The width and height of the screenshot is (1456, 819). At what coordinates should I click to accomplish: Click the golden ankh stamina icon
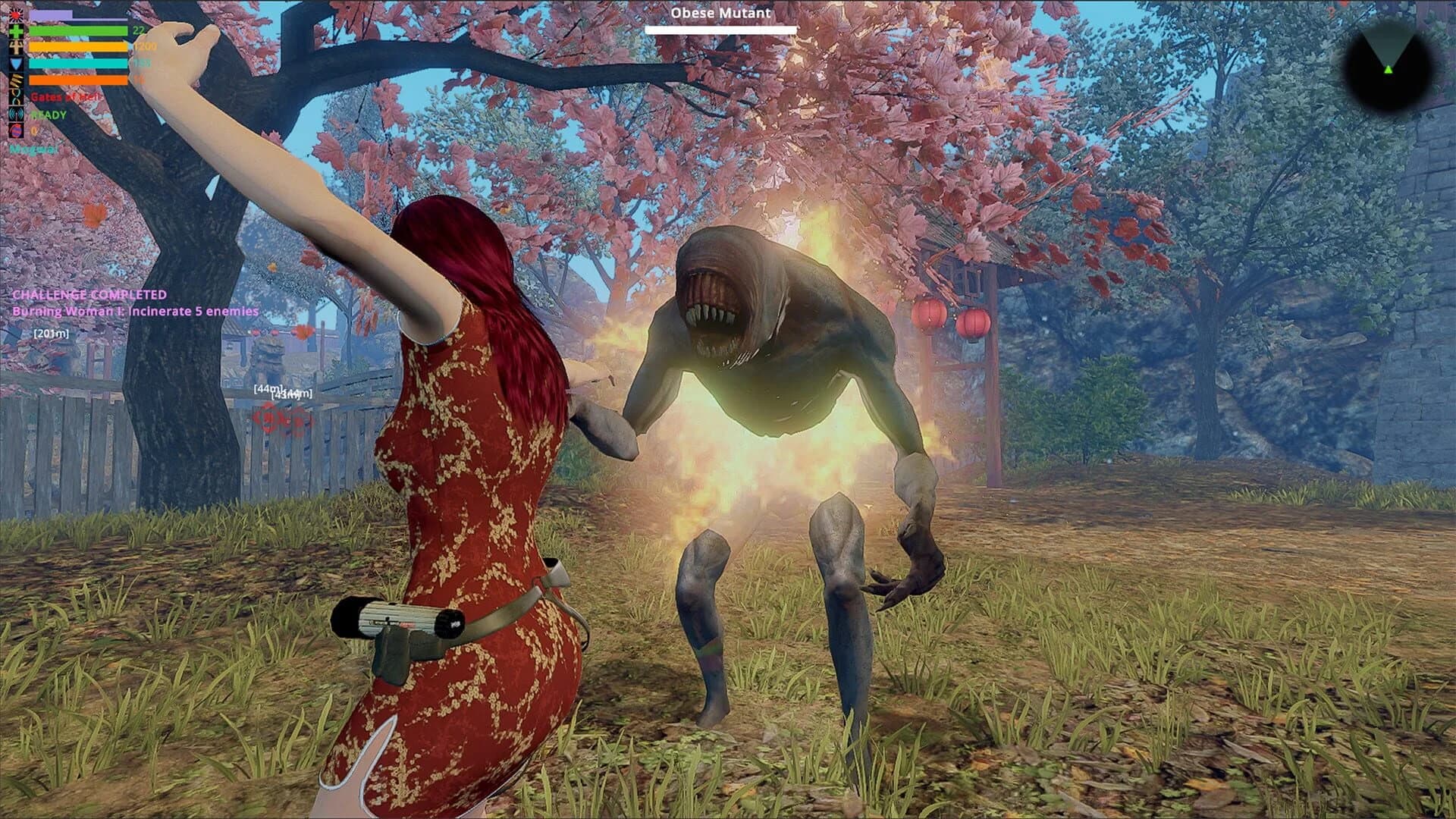click(16, 46)
